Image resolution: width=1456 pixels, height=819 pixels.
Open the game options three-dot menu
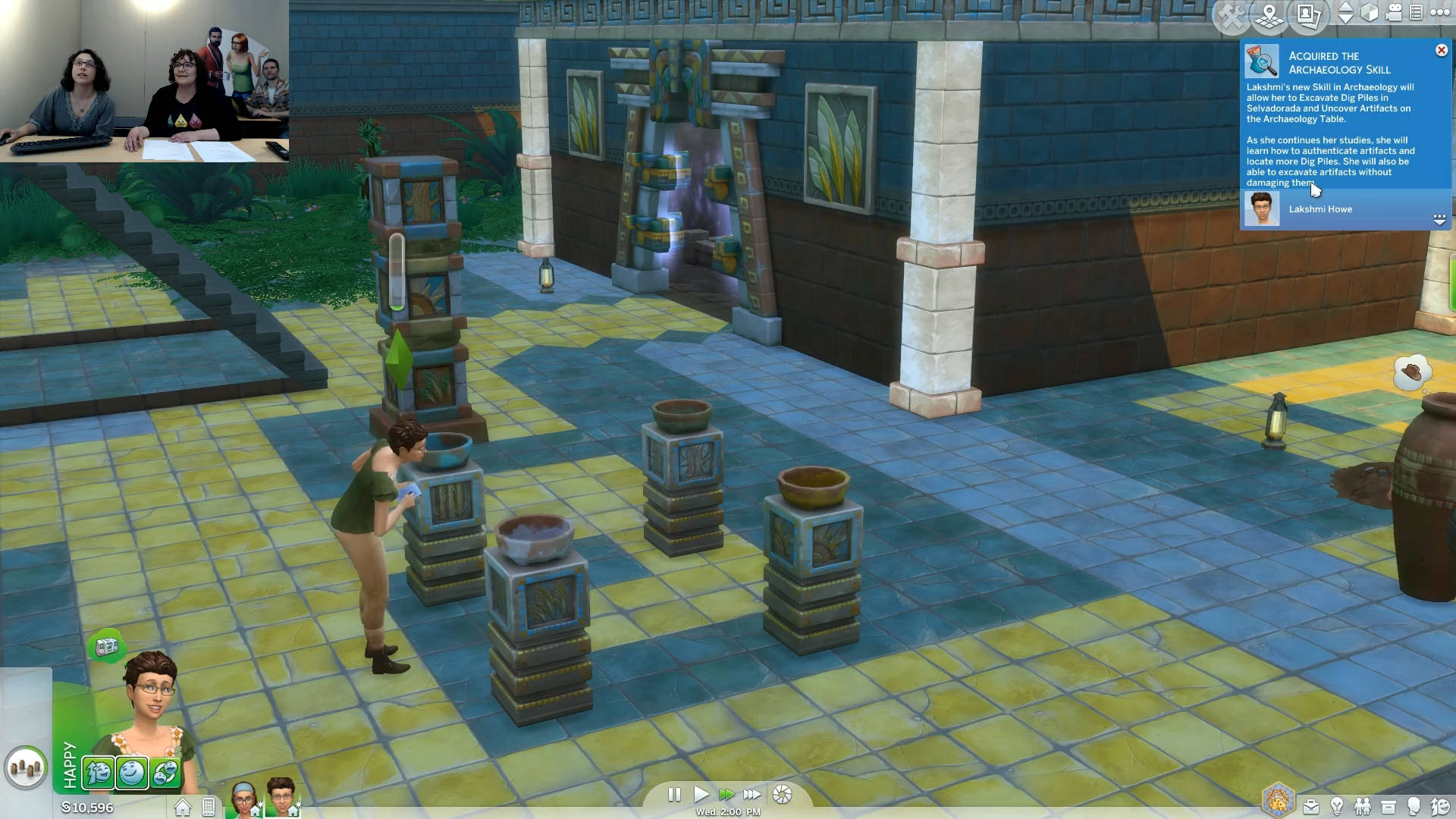click(1439, 12)
